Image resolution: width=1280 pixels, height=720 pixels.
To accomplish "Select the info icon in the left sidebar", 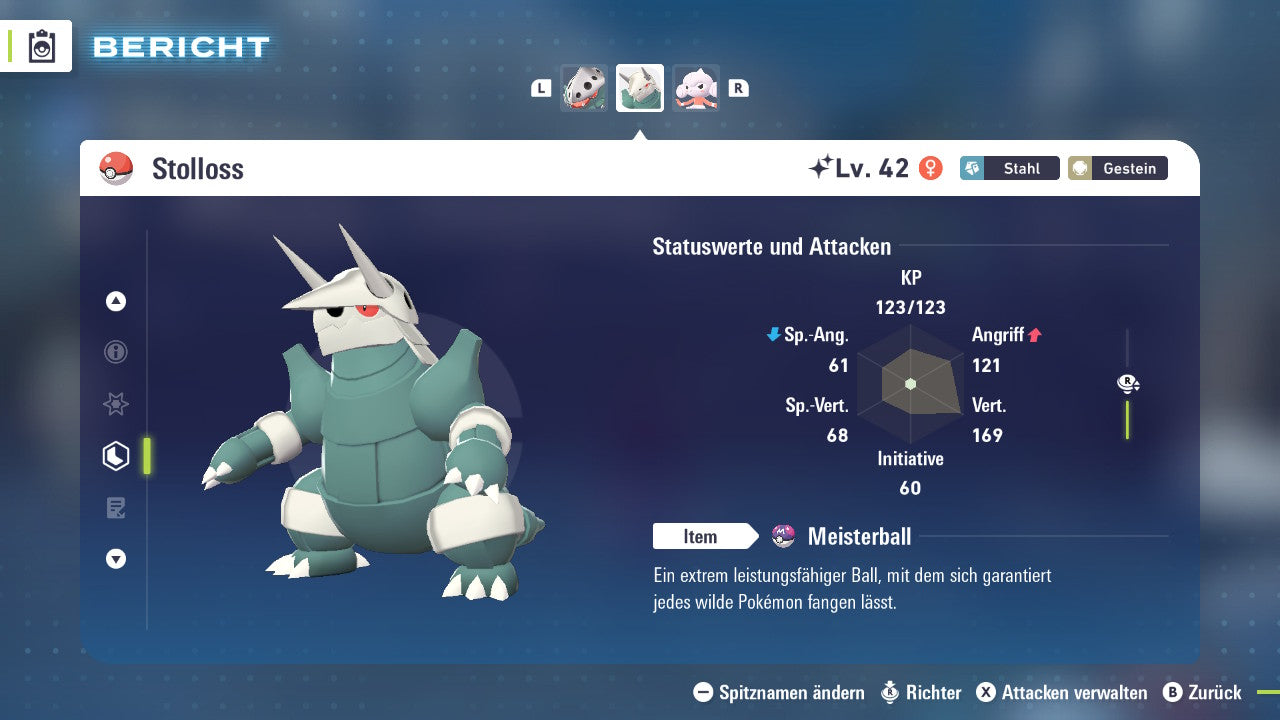I will click(115, 352).
